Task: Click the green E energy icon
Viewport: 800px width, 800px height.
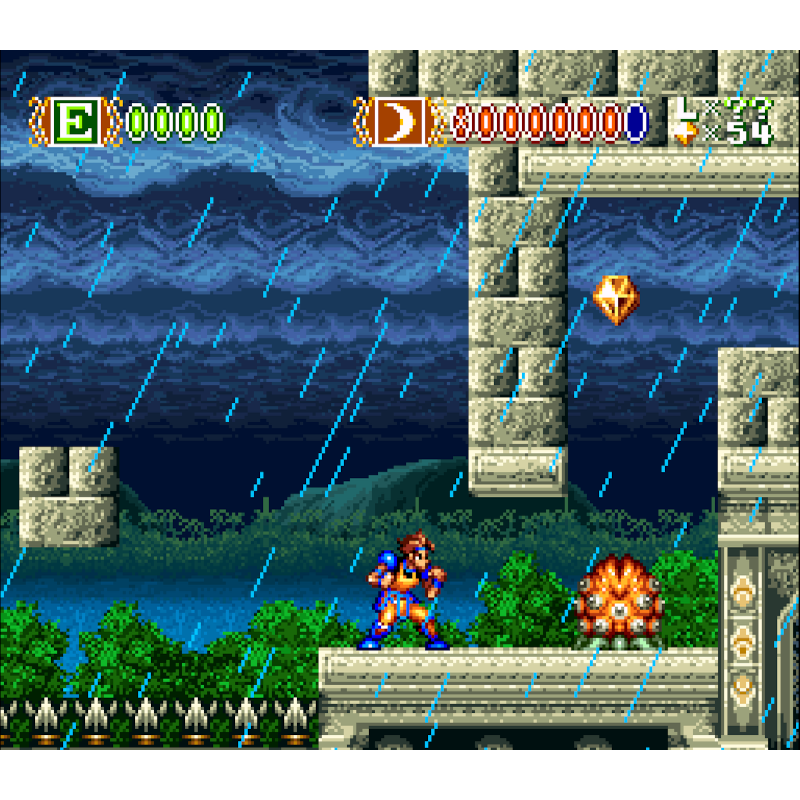Action: pos(75,123)
